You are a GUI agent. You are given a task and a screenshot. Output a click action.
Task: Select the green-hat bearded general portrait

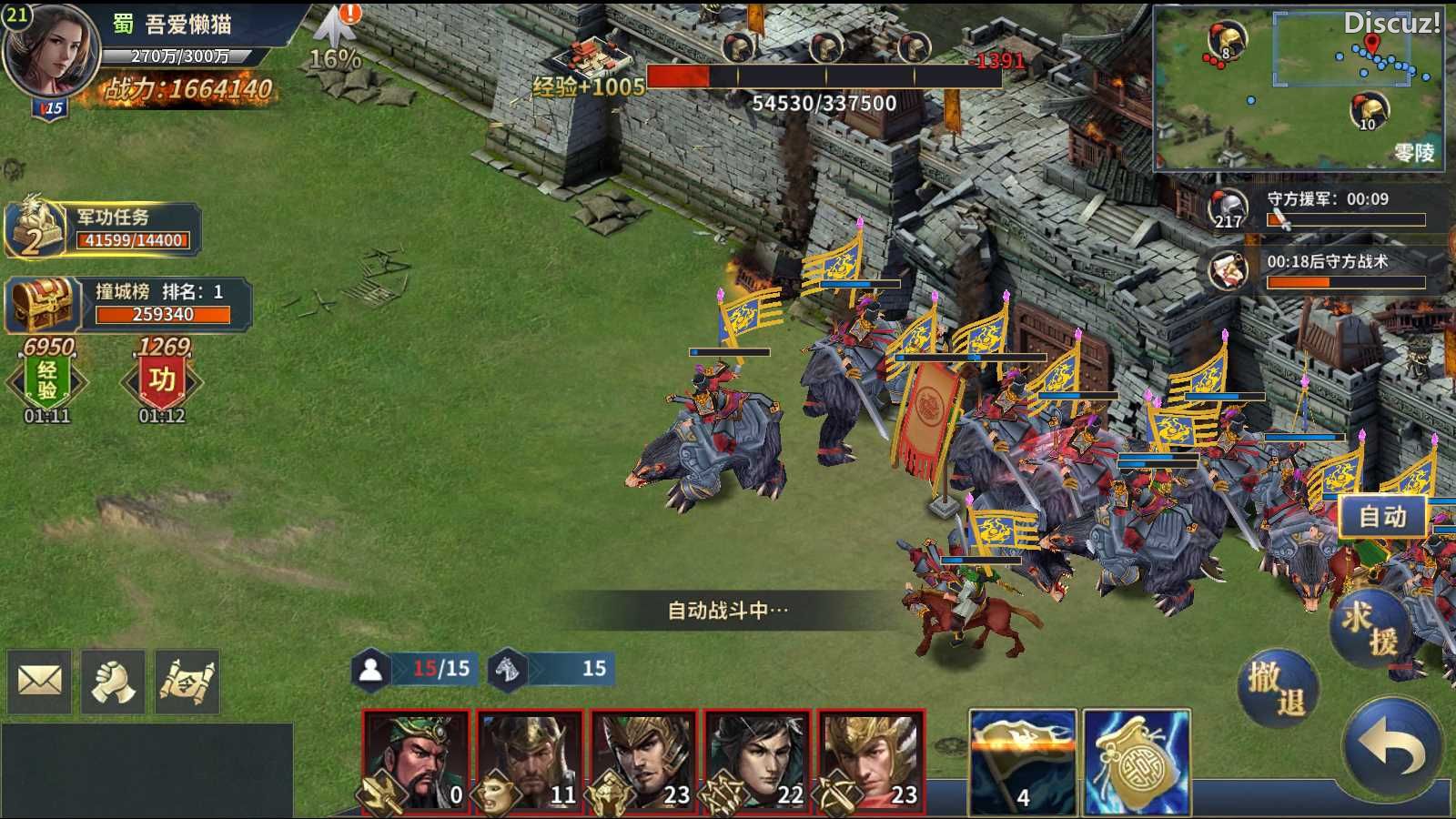[x=417, y=762]
